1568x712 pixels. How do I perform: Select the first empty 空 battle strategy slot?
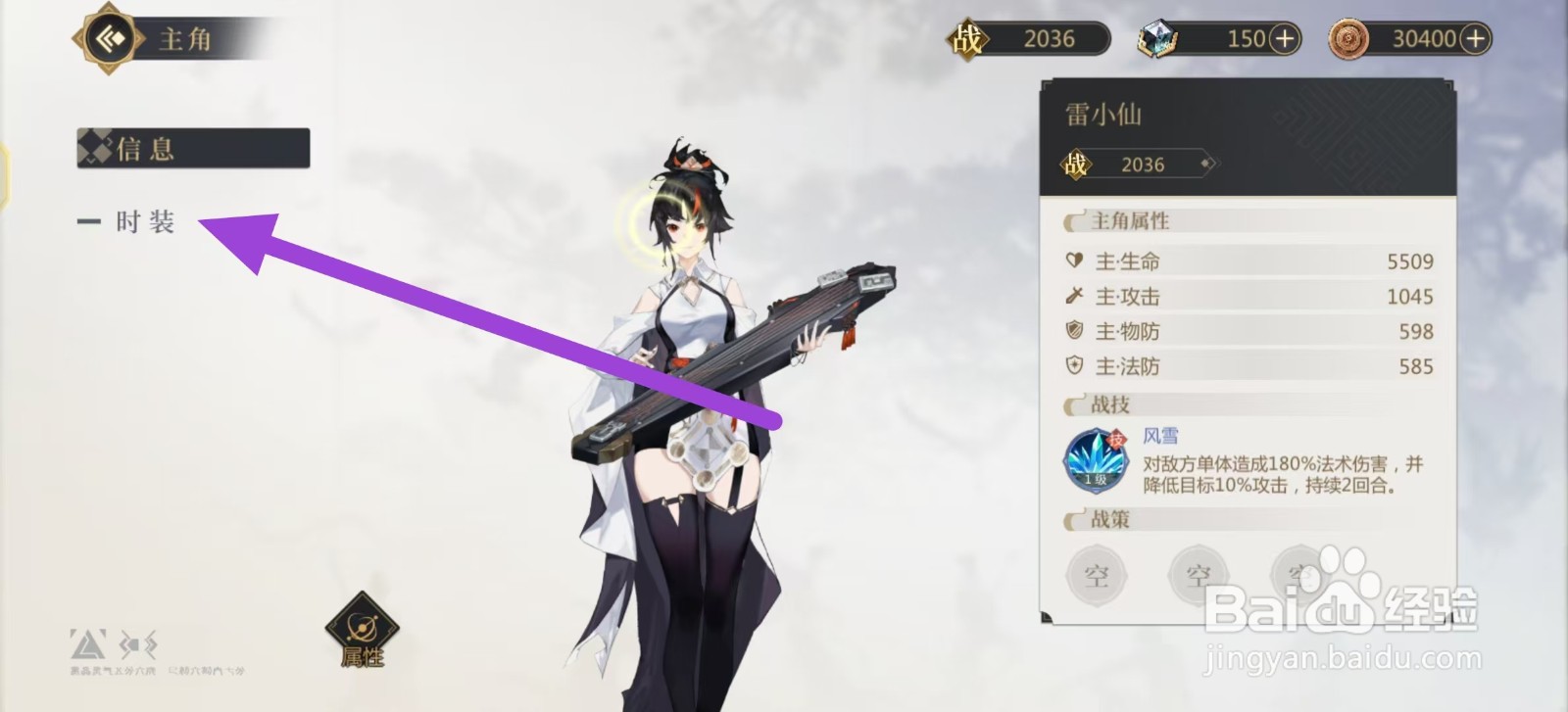click(1098, 576)
